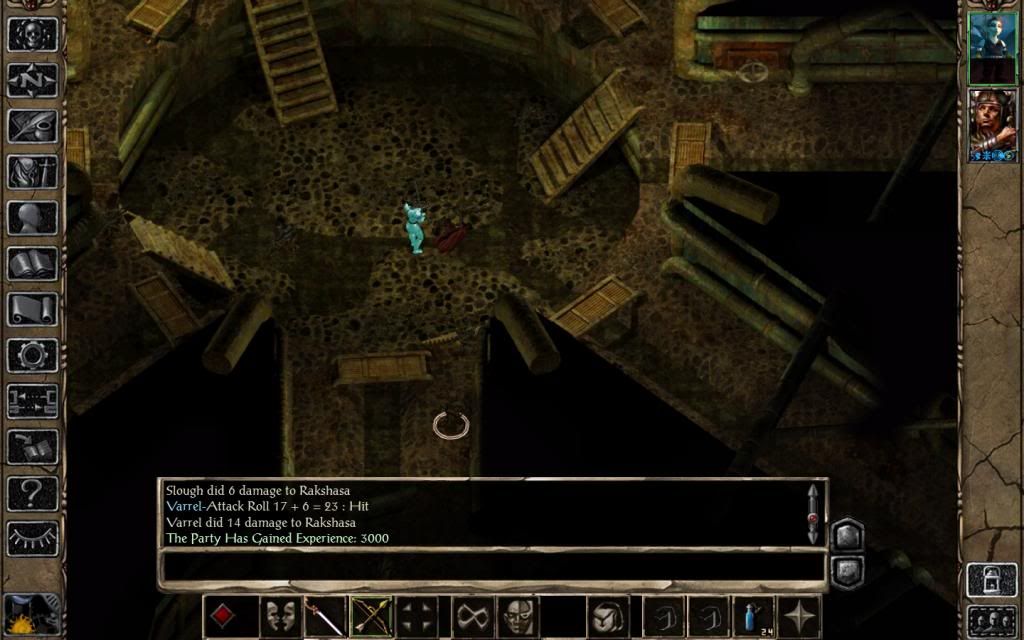Image resolution: width=1024 pixels, height=640 pixels.
Task: Open game options with the gear button
Action: pos(33,356)
